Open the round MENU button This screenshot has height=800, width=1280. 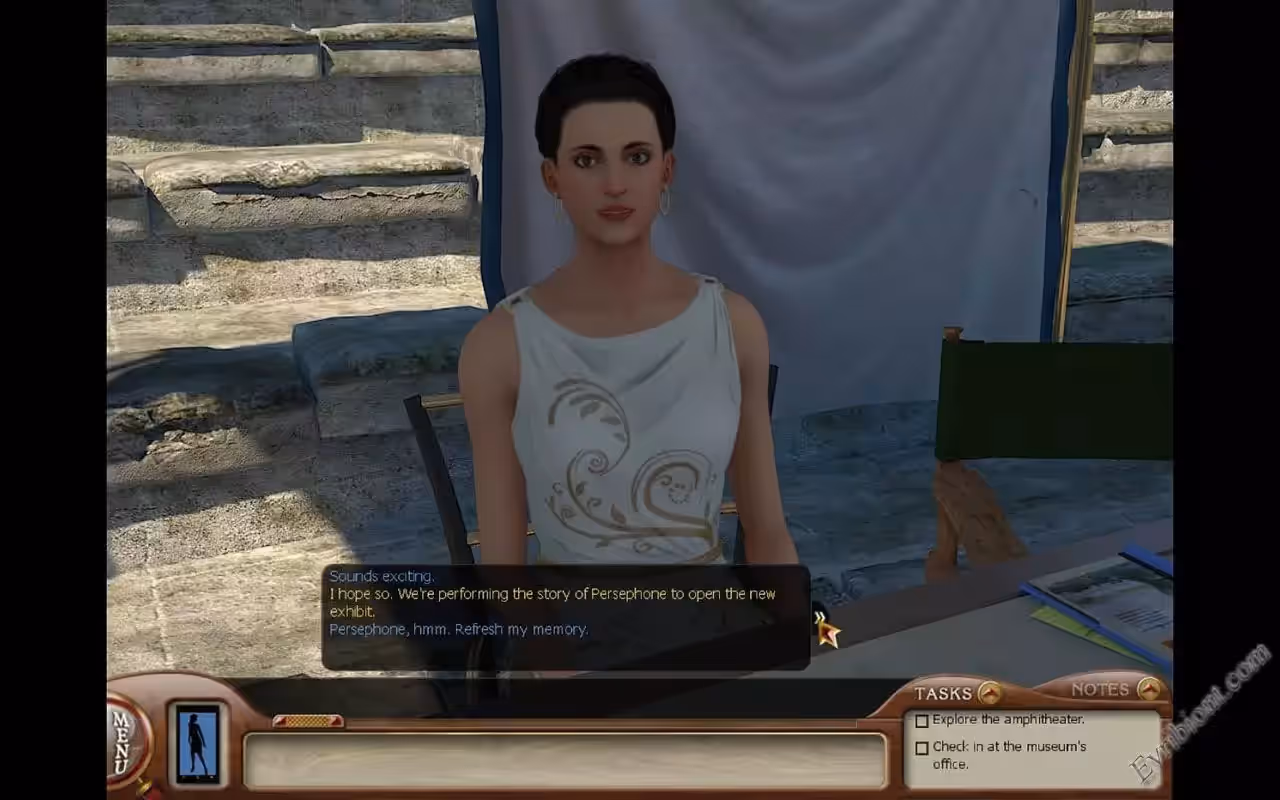click(125, 742)
